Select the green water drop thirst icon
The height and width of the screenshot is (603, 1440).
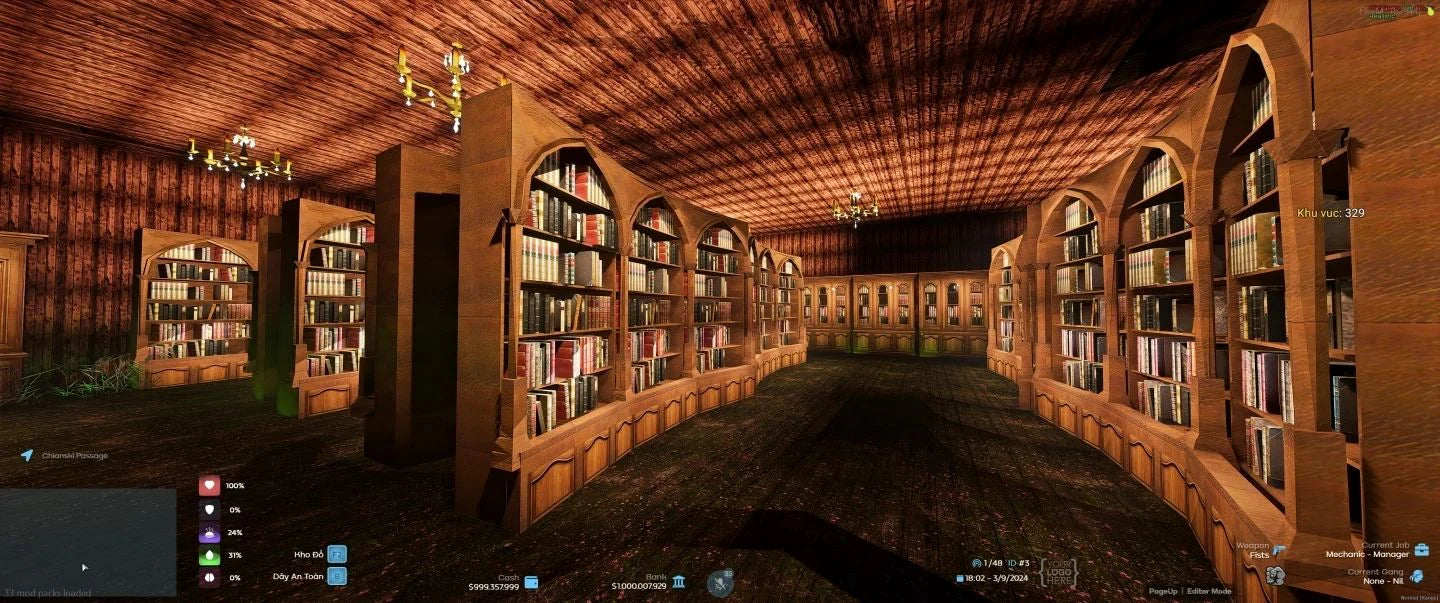point(209,555)
